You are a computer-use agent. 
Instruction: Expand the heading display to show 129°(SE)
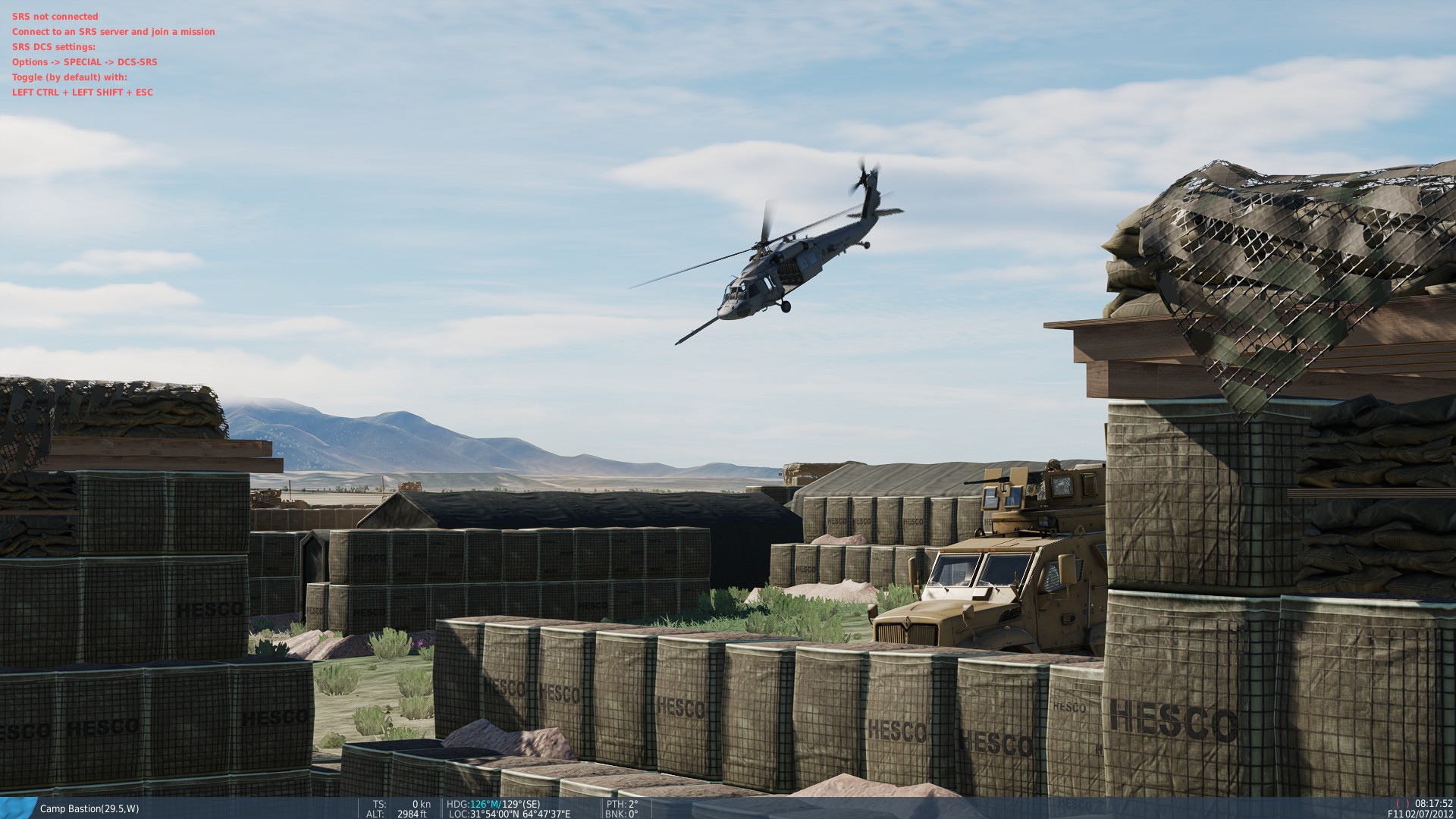coord(521,805)
